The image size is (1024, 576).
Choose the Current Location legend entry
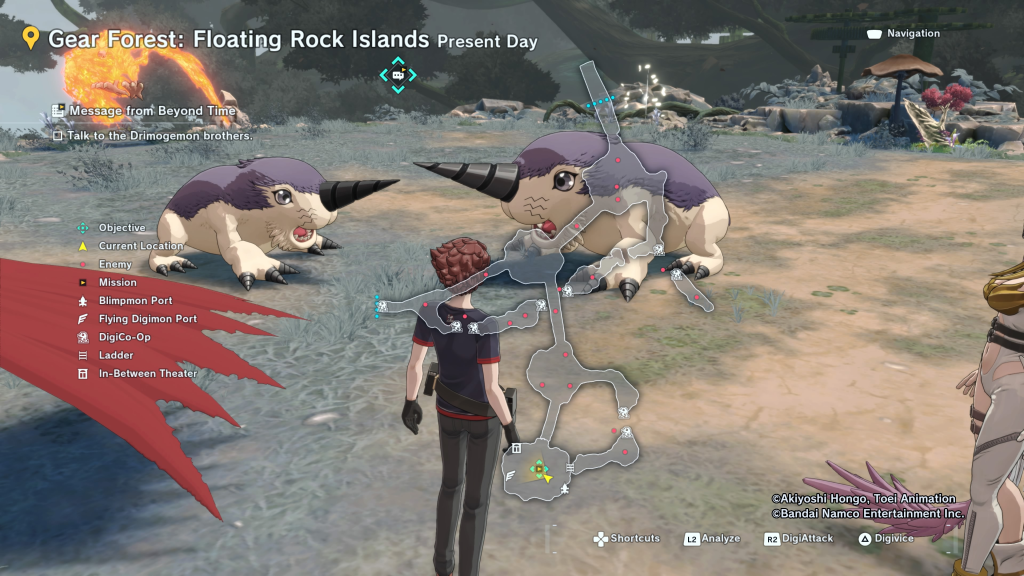tap(140, 246)
